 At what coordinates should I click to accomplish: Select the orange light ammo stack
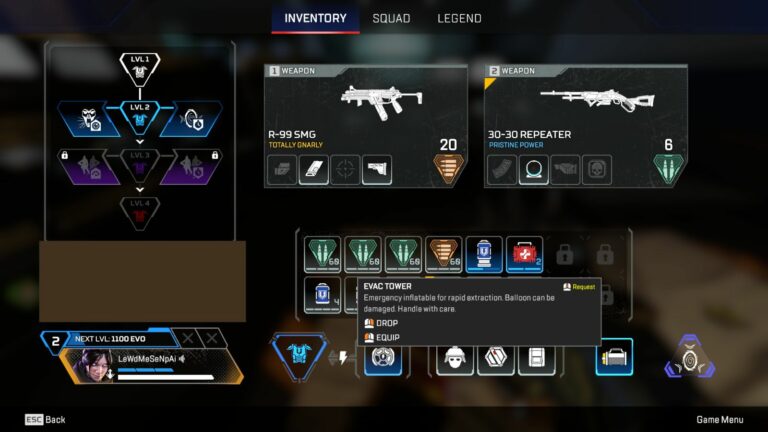pos(445,254)
